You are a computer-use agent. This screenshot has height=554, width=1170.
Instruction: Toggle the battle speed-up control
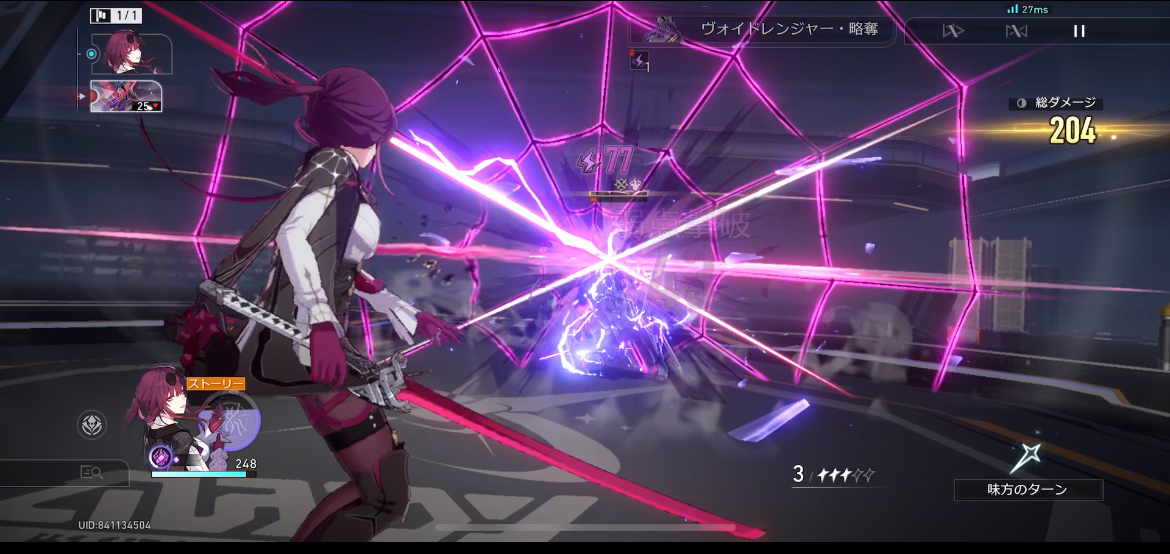[952, 31]
